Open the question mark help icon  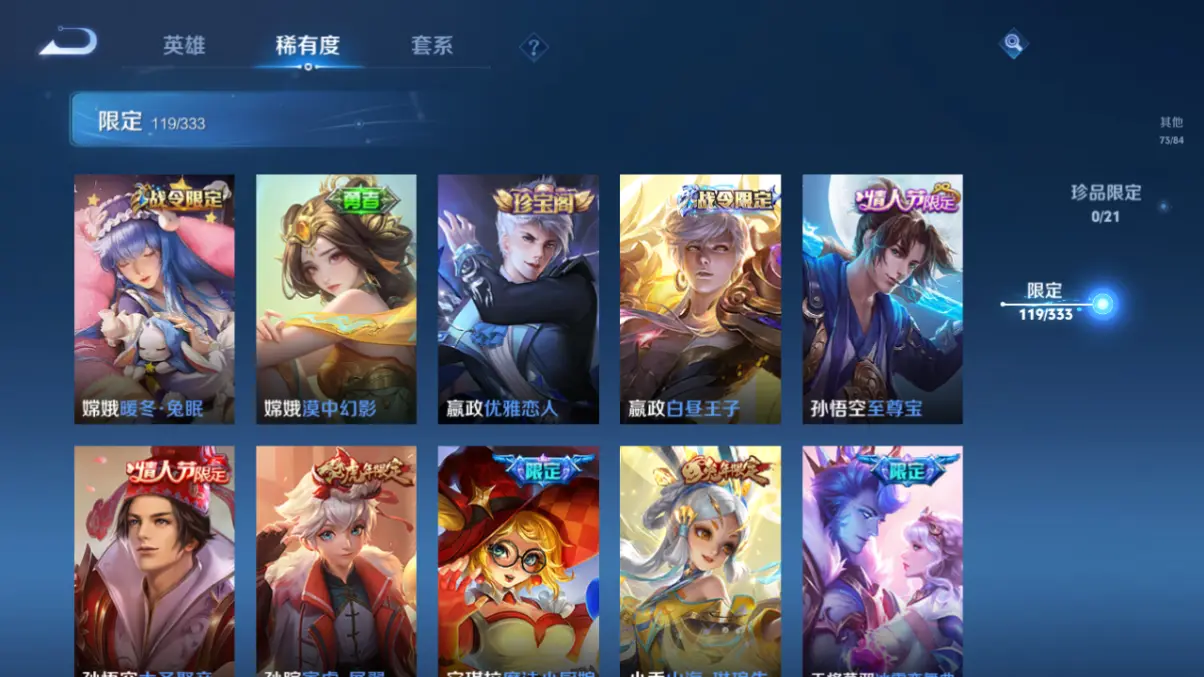coord(534,47)
